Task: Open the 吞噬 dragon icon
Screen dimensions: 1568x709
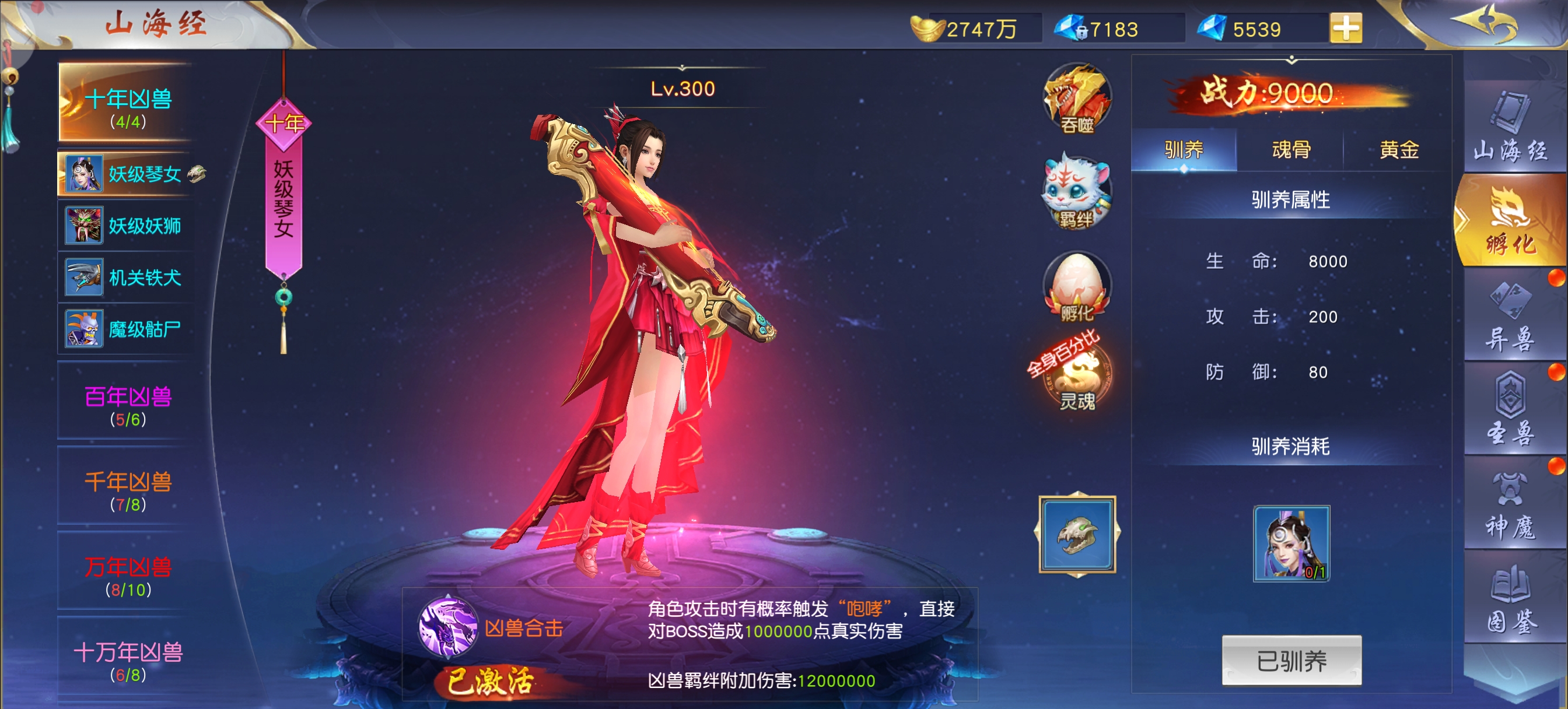Action: point(1077,99)
